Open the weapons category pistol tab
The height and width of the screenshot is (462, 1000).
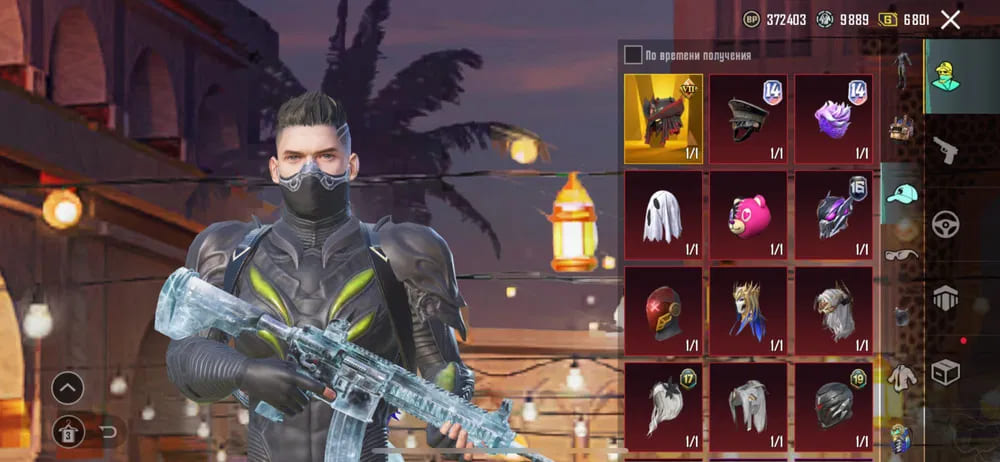(945, 150)
